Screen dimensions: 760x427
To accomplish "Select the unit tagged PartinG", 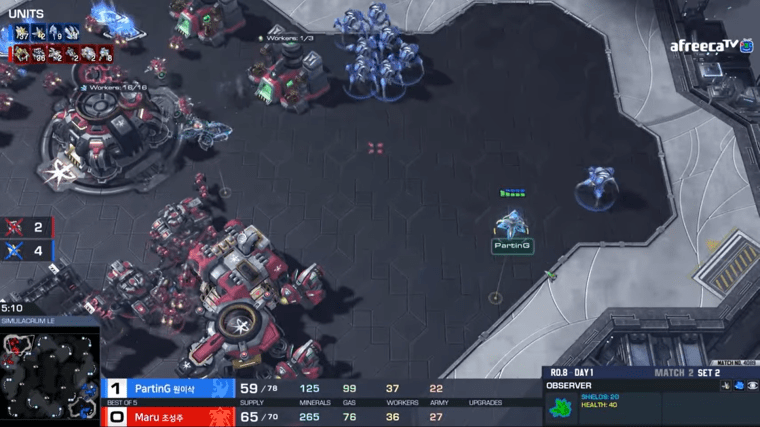I will pyautogui.click(x=512, y=224).
